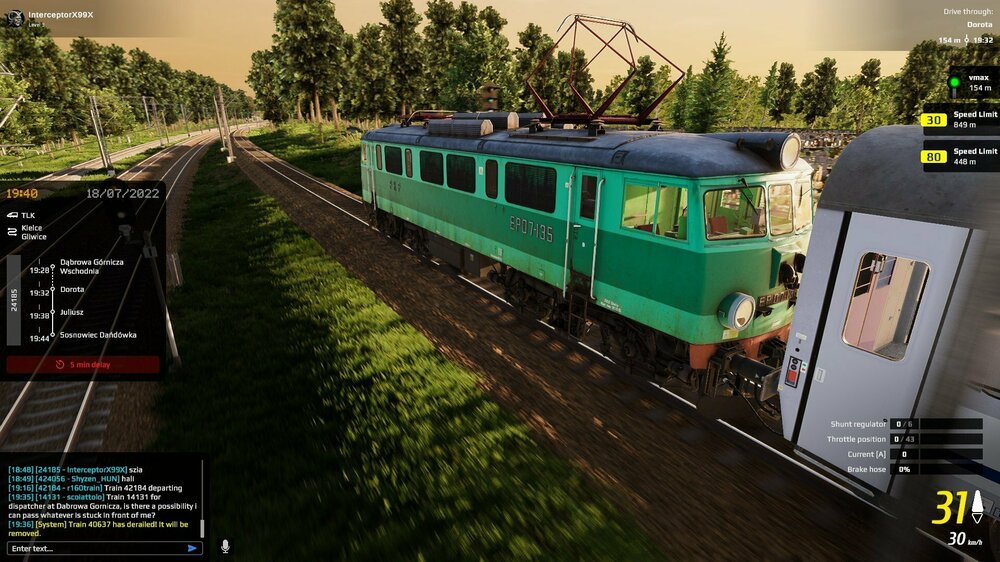This screenshot has height=562, width=1000.
Task: Select the Sosnowiec Dańdówka timetable stop
Action: [98, 335]
